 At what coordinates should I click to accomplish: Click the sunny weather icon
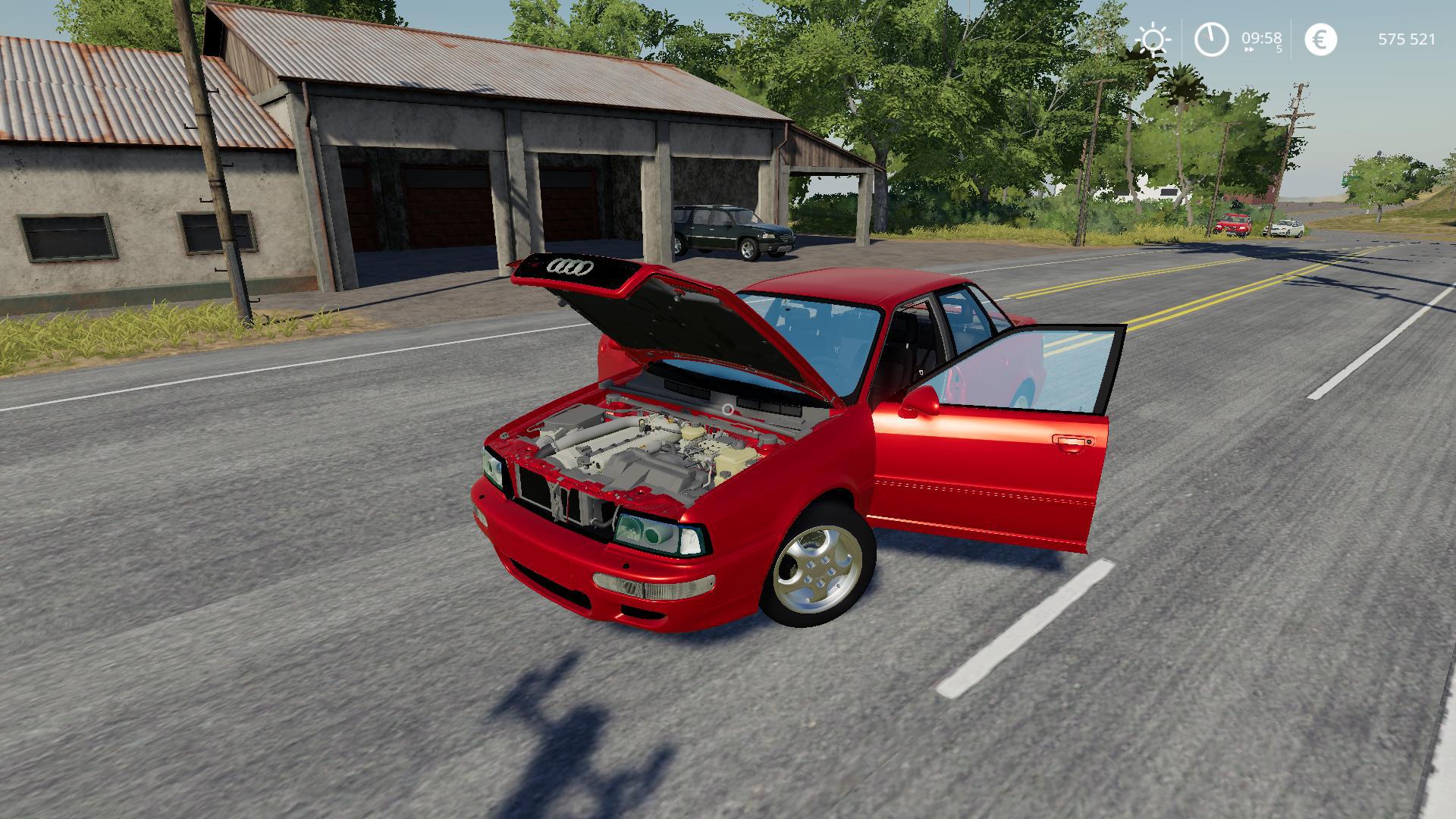[x=1153, y=39]
